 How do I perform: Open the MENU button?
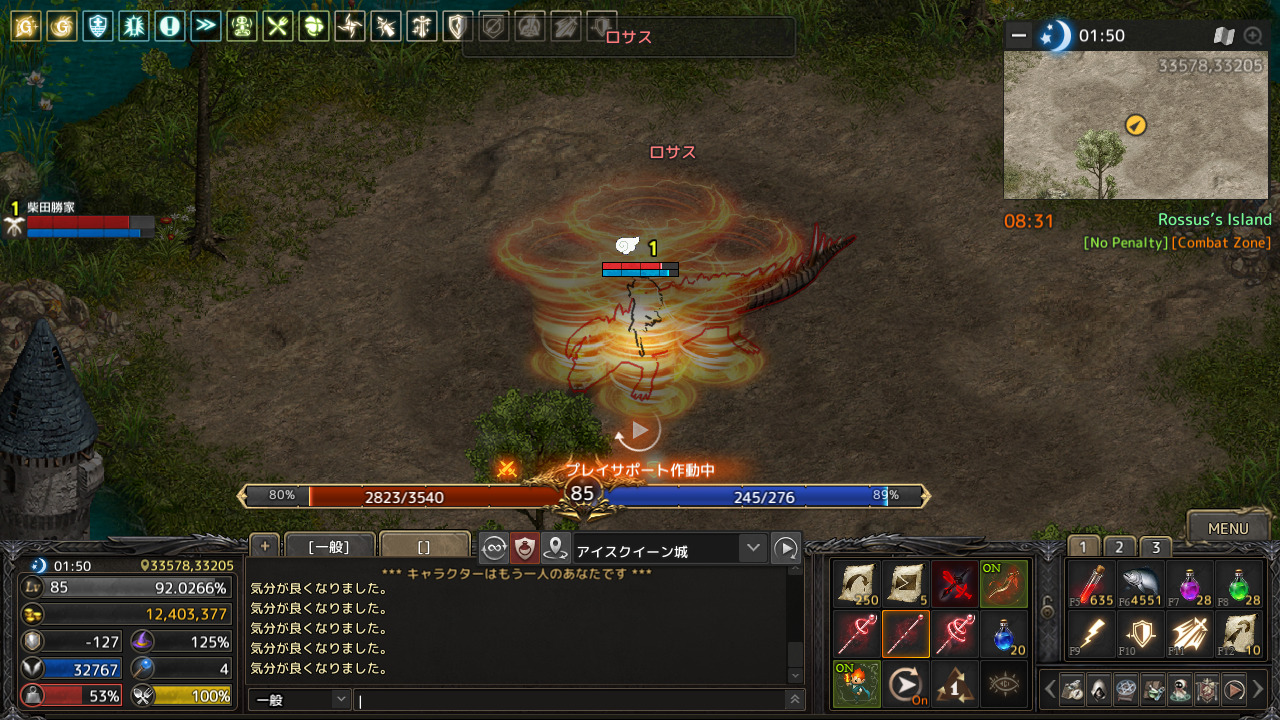pyautogui.click(x=1228, y=528)
